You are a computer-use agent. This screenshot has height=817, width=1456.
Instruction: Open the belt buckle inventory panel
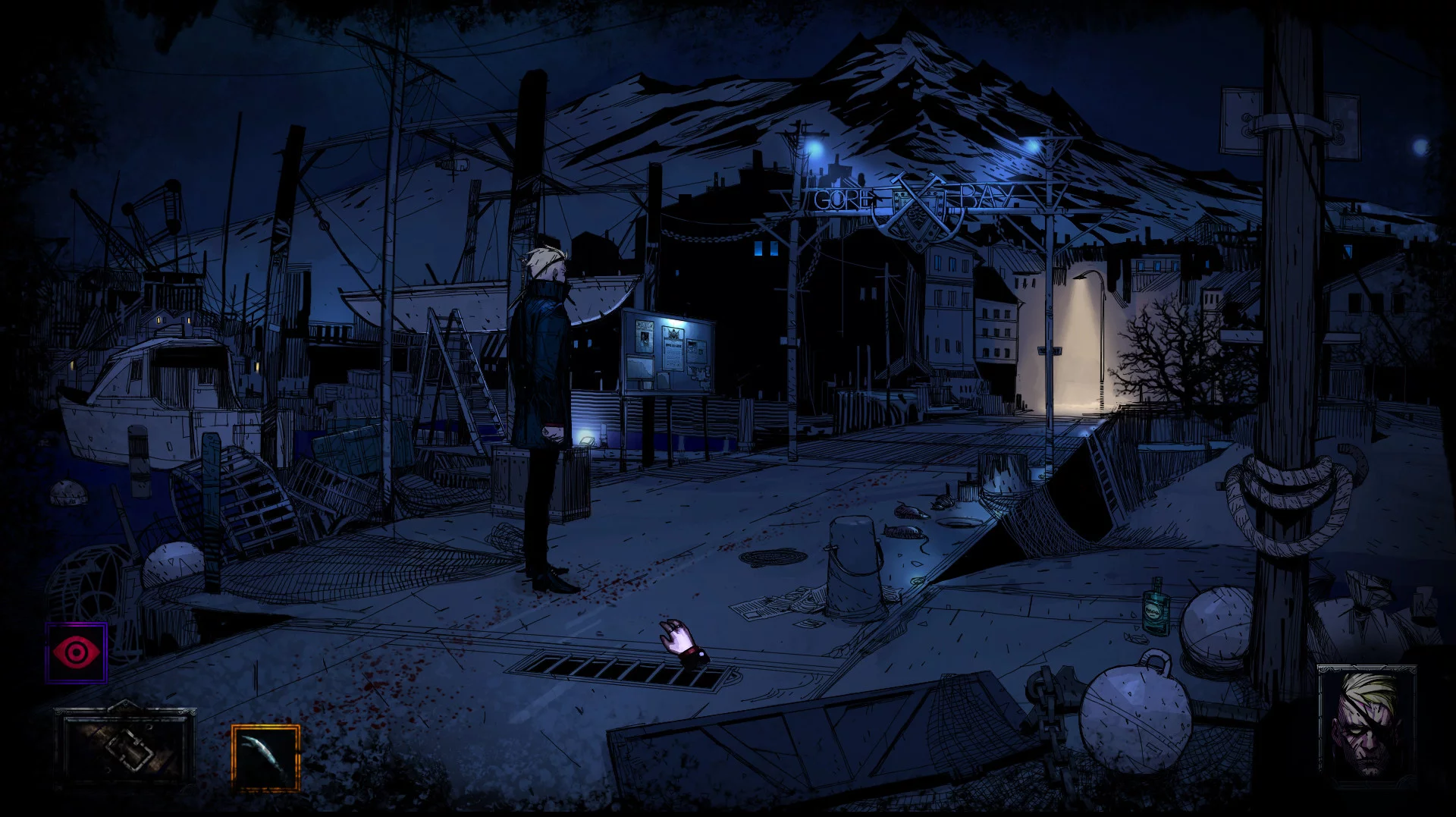click(x=125, y=747)
